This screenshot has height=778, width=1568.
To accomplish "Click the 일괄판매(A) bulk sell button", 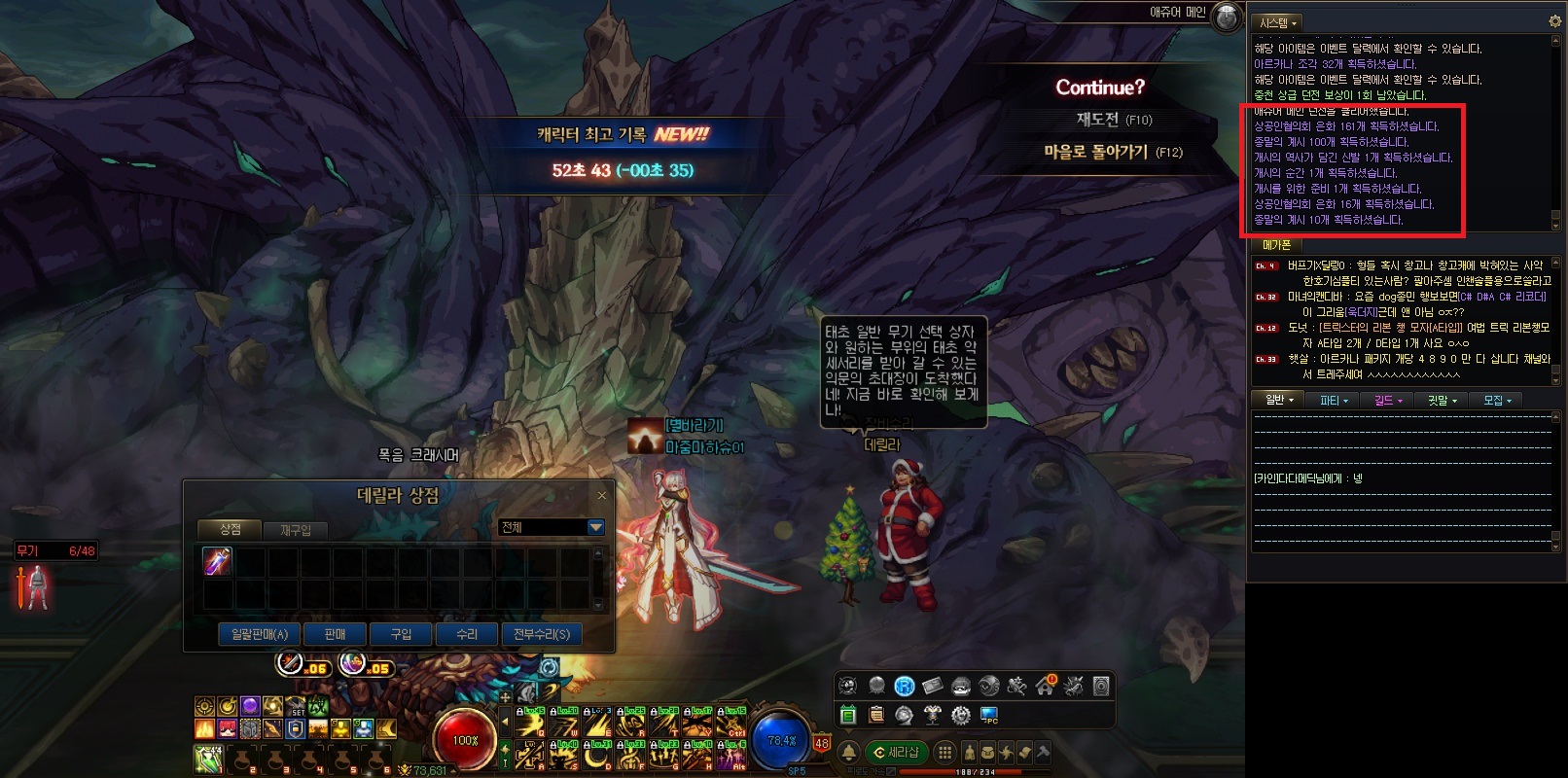I will tap(259, 634).
